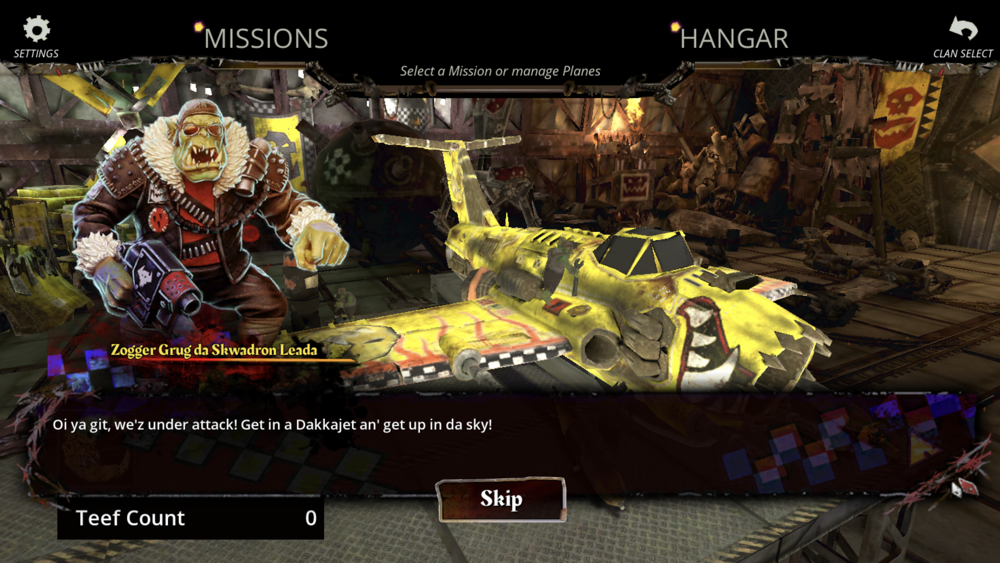This screenshot has height=563, width=1000.
Task: Skip the squadron leader dialogue
Action: tap(501, 499)
